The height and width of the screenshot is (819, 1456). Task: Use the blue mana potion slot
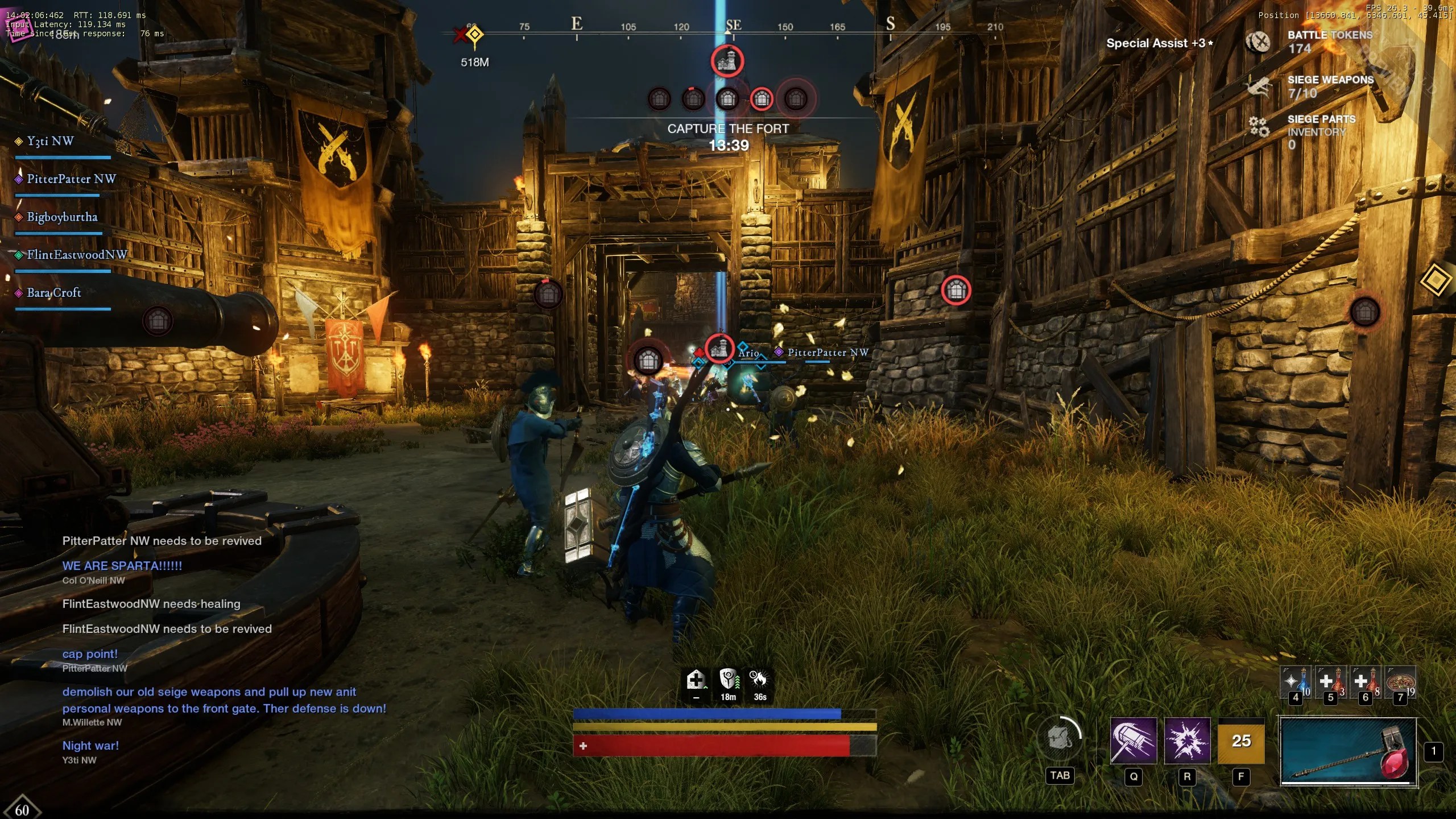tap(1296, 681)
